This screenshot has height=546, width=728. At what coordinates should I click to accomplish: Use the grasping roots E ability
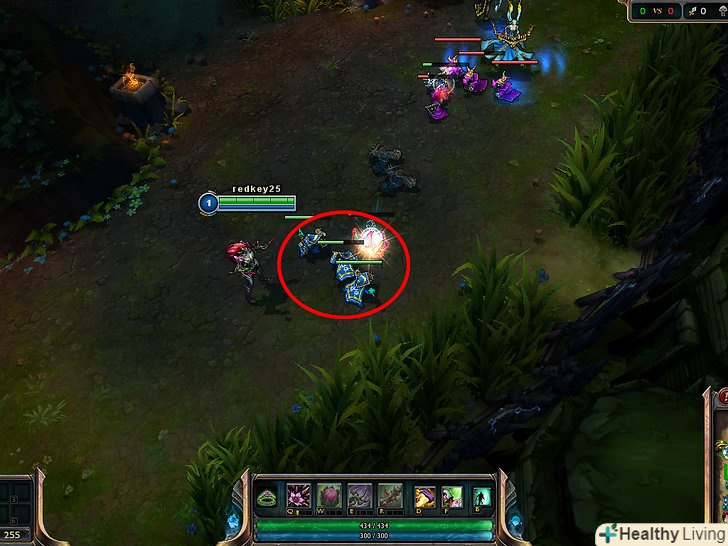coord(359,496)
